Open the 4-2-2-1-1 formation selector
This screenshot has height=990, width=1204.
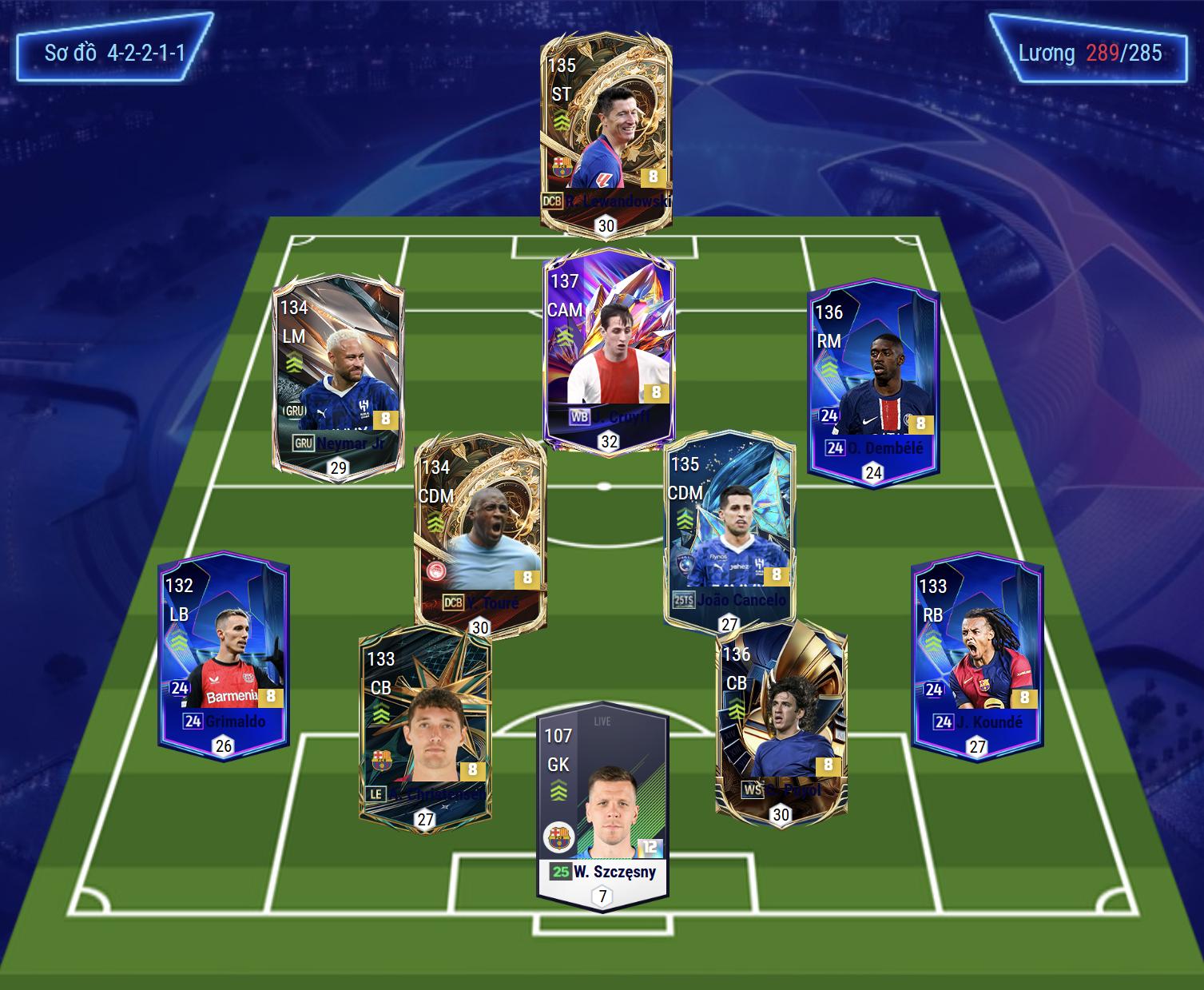(114, 53)
